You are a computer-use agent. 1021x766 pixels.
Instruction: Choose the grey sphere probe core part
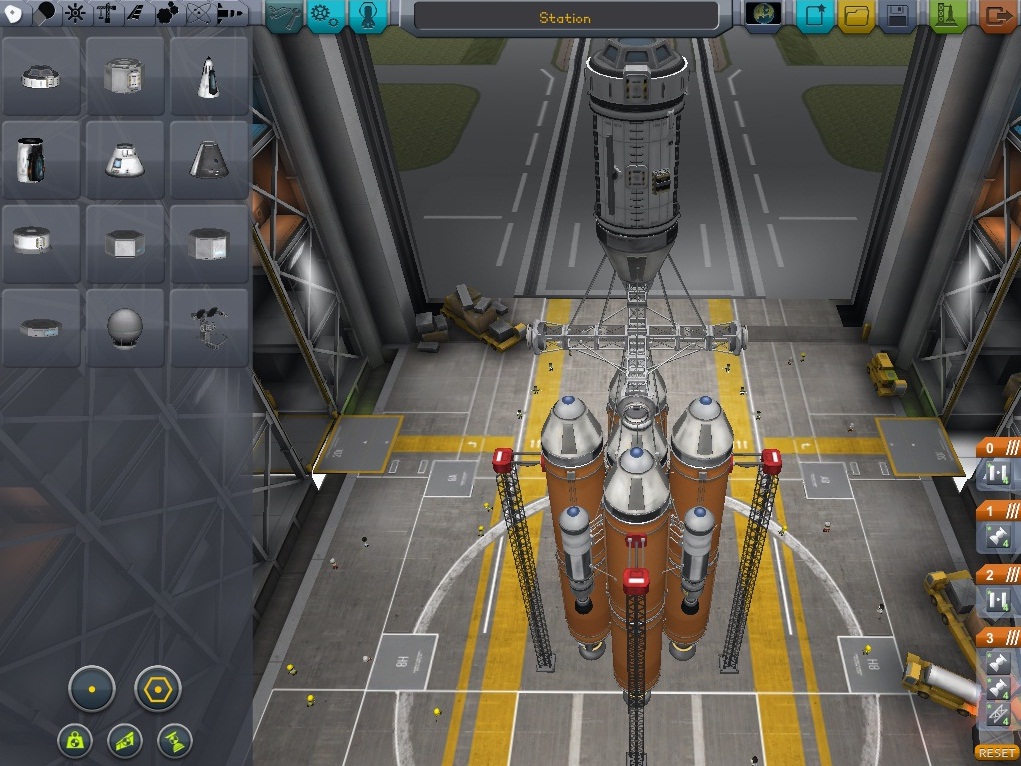pos(125,328)
